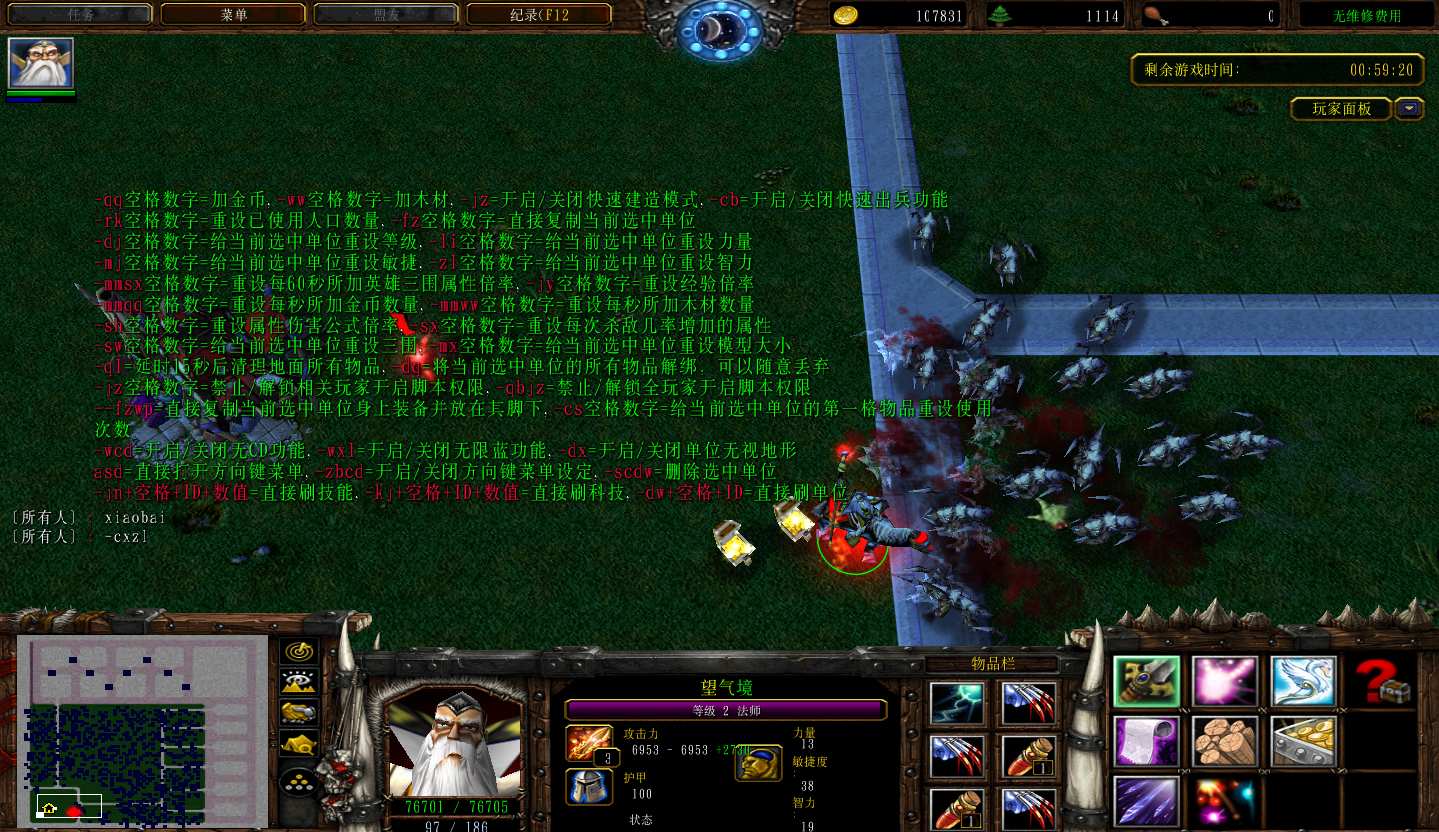Activate the sword attack command

tap(1146, 681)
